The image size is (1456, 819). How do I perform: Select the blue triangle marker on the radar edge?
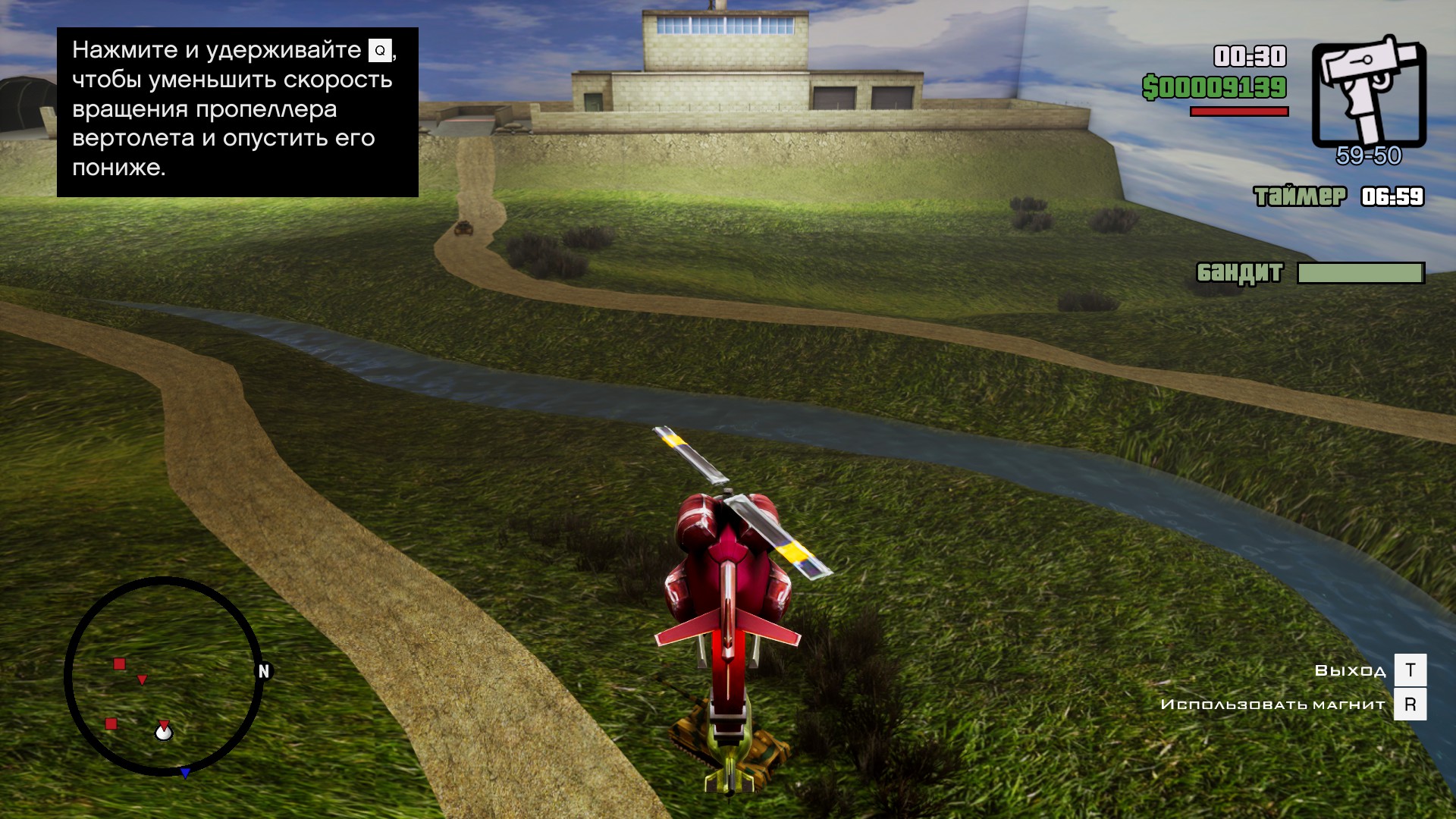185,773
